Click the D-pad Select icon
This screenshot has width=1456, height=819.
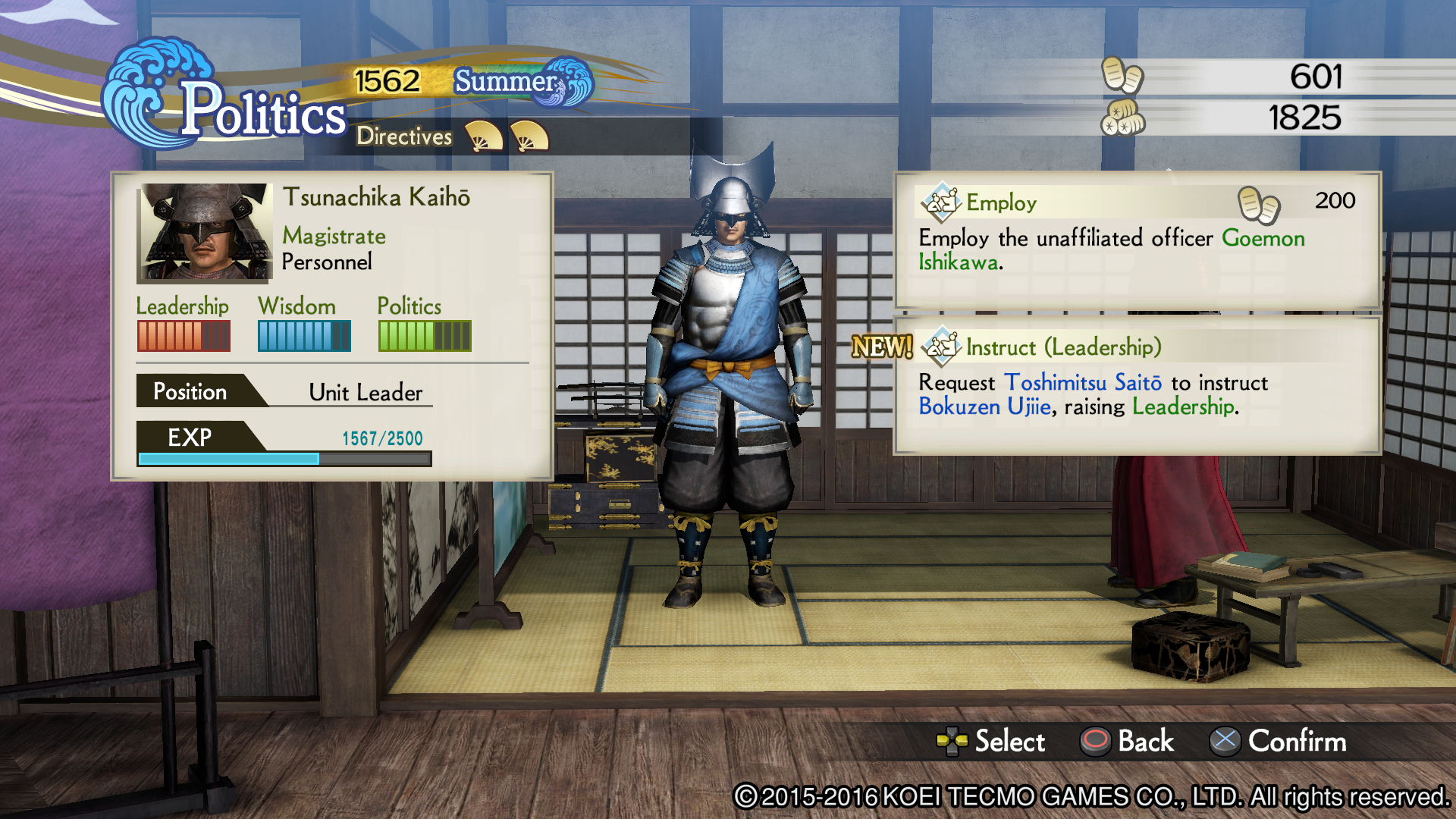[x=950, y=742]
